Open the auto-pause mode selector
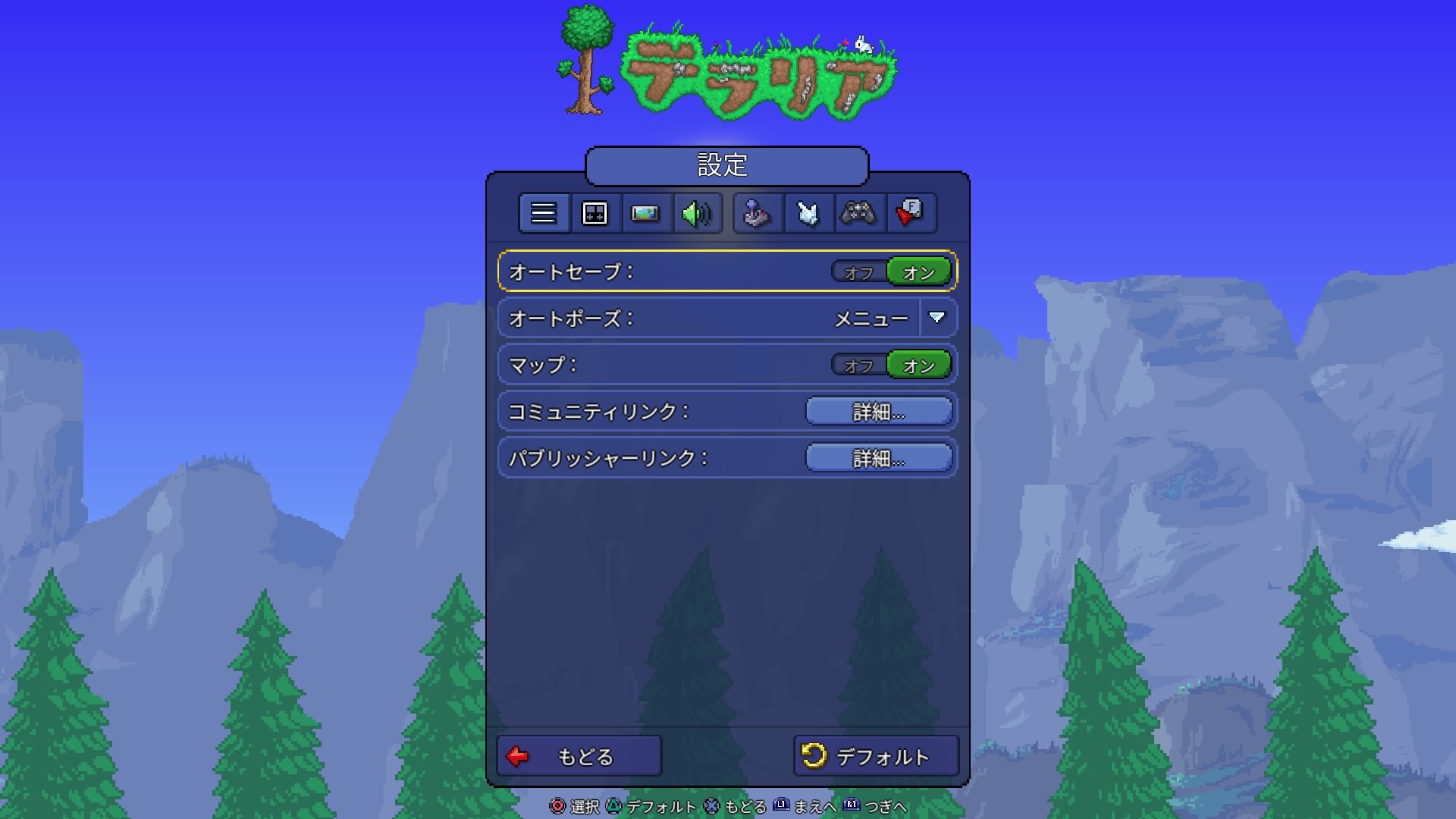Viewport: 1456px width, 819px height. [937, 318]
